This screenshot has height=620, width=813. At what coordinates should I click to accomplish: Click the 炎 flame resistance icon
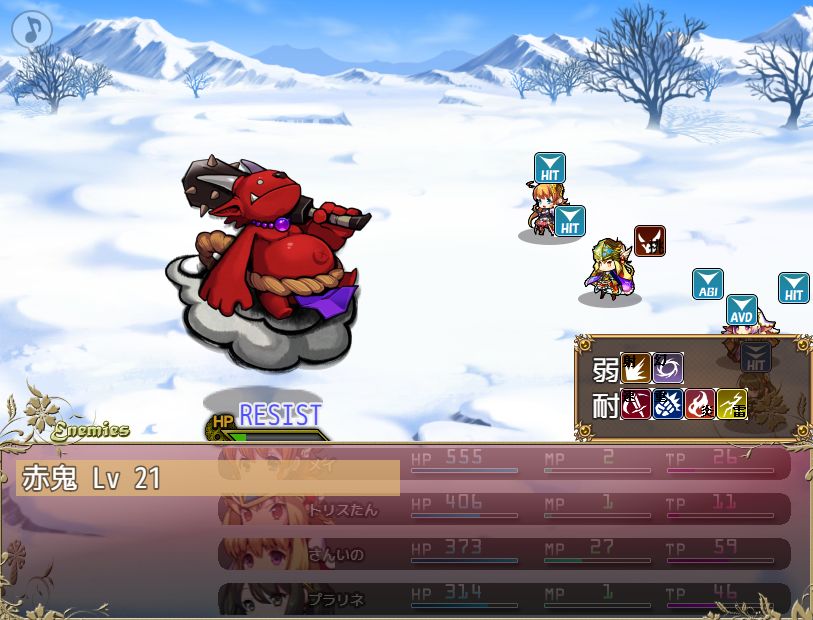click(700, 403)
